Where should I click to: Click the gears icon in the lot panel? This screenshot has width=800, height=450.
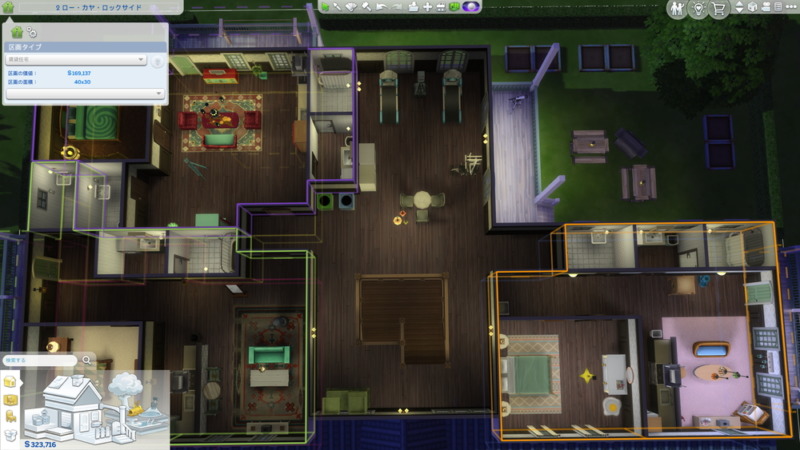[32, 33]
